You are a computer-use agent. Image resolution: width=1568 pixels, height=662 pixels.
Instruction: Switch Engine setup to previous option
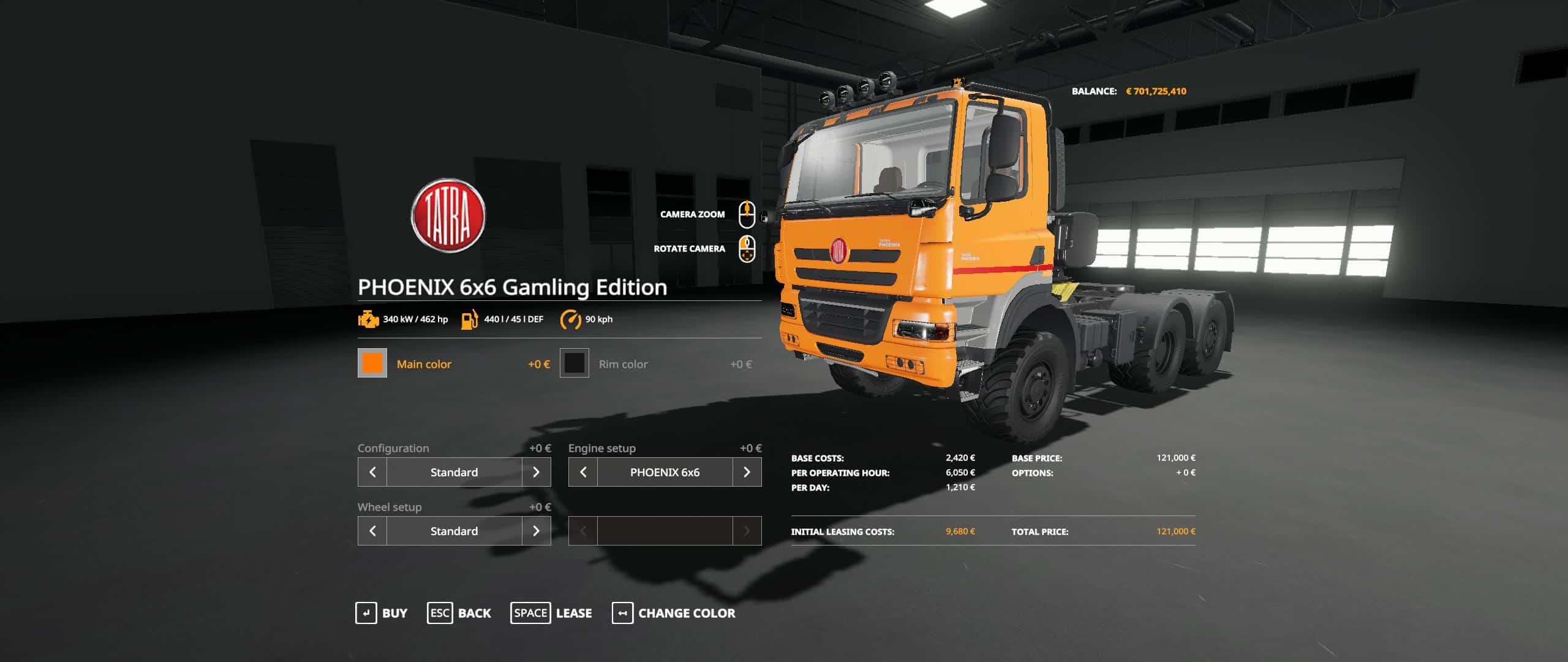[583, 472]
